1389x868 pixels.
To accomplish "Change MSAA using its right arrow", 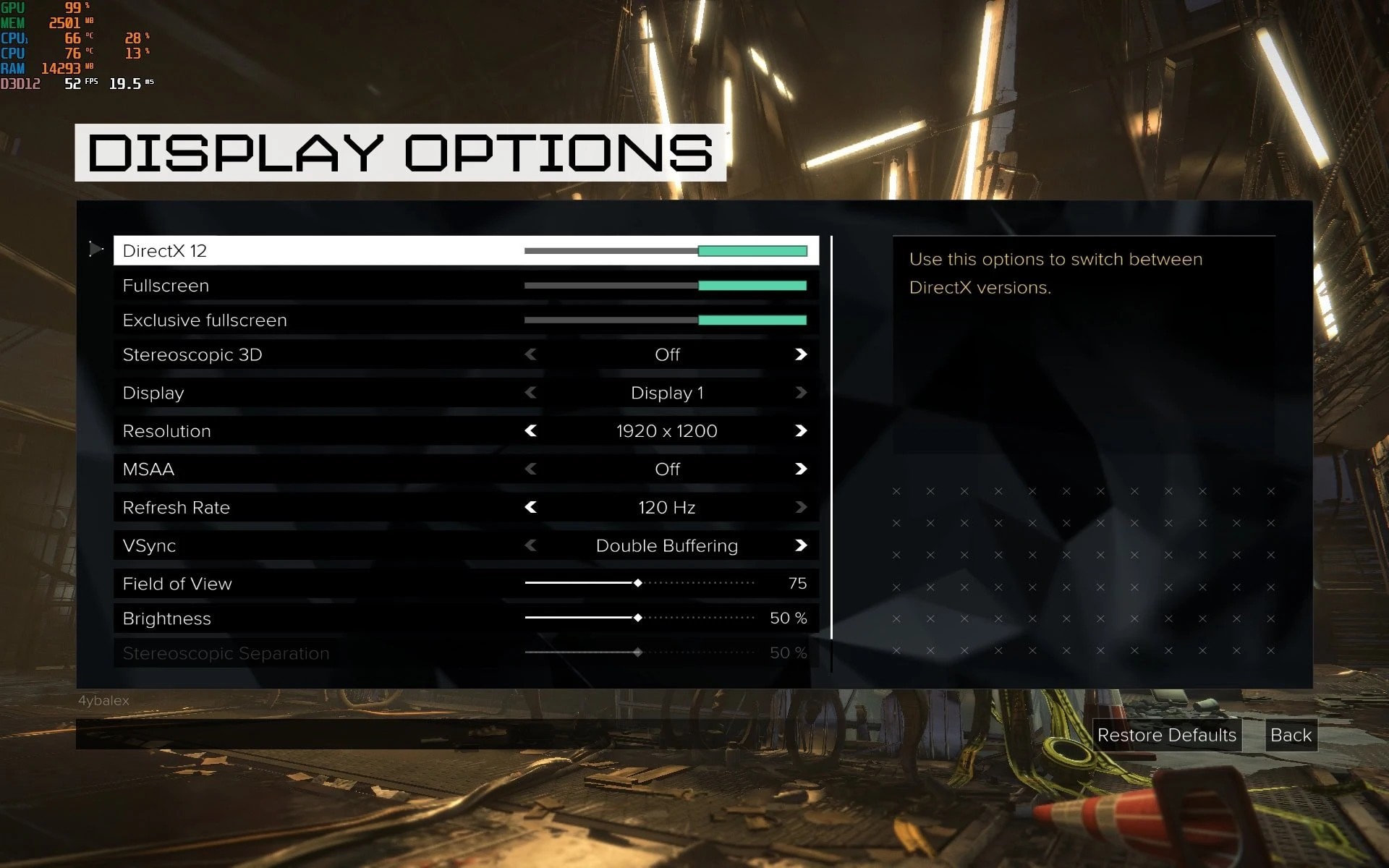I will point(800,469).
